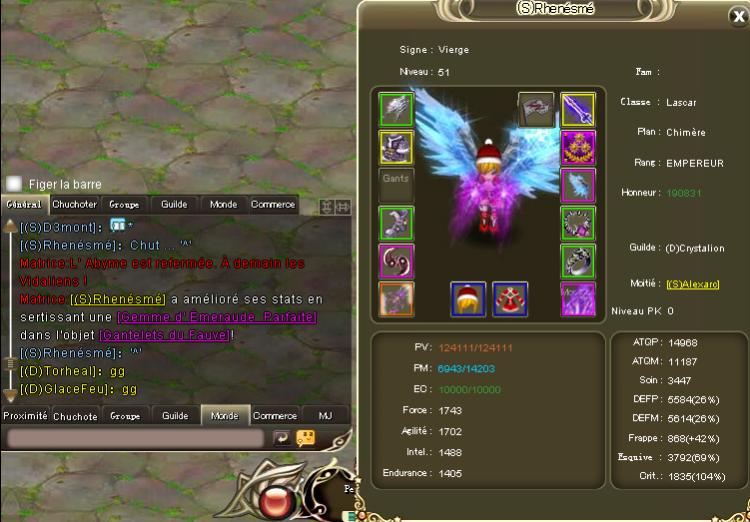Open the chat emoticon menu

pos(306,438)
